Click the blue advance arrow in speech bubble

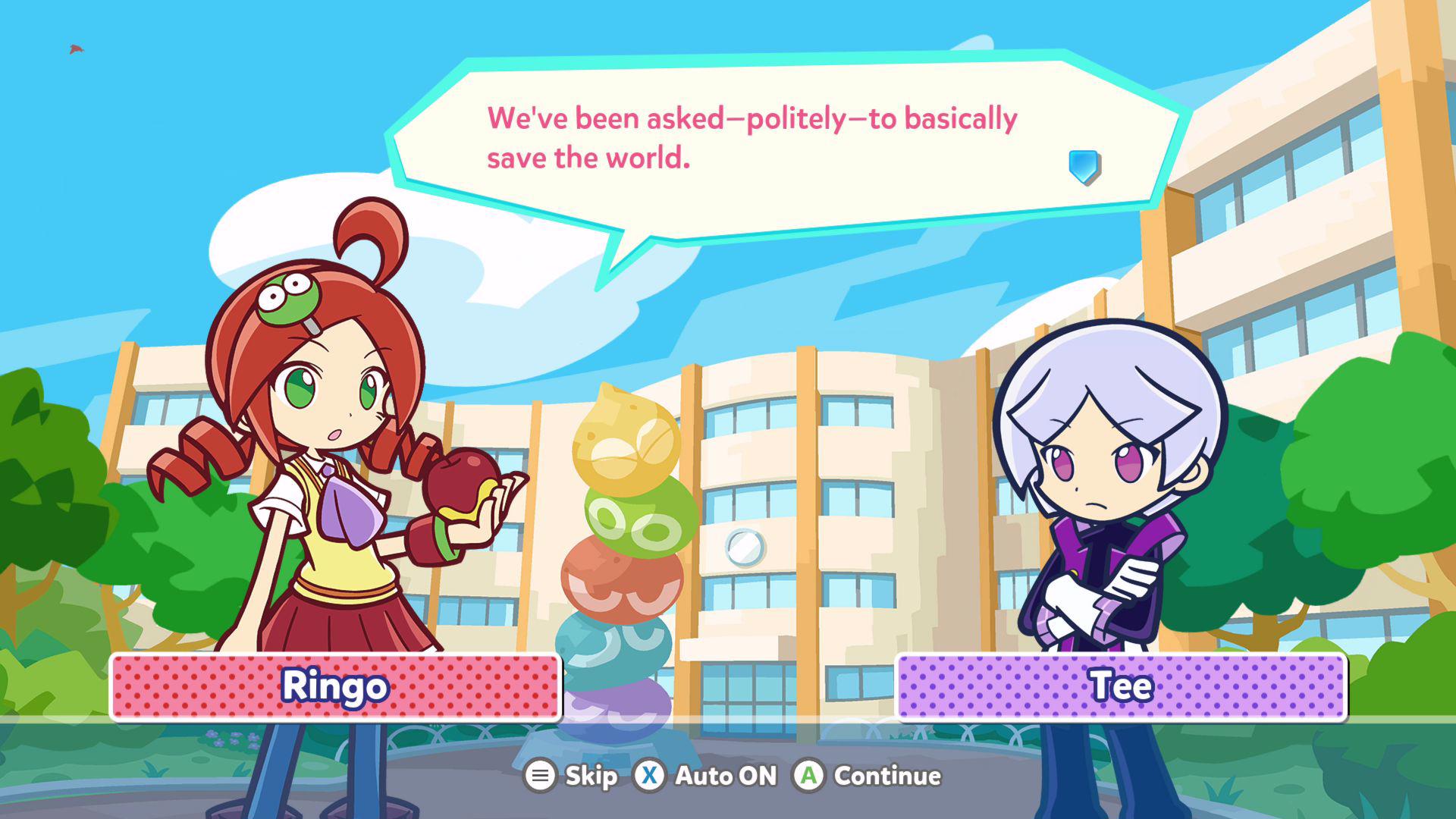coord(1084,166)
